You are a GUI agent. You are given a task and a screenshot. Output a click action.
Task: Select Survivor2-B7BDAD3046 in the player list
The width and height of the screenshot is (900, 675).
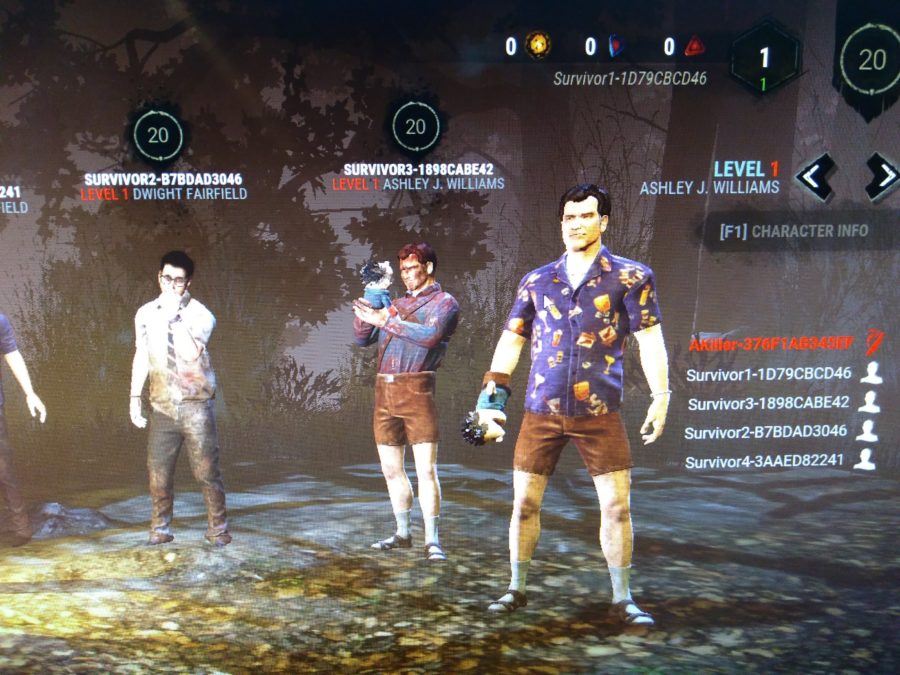[x=768, y=432]
